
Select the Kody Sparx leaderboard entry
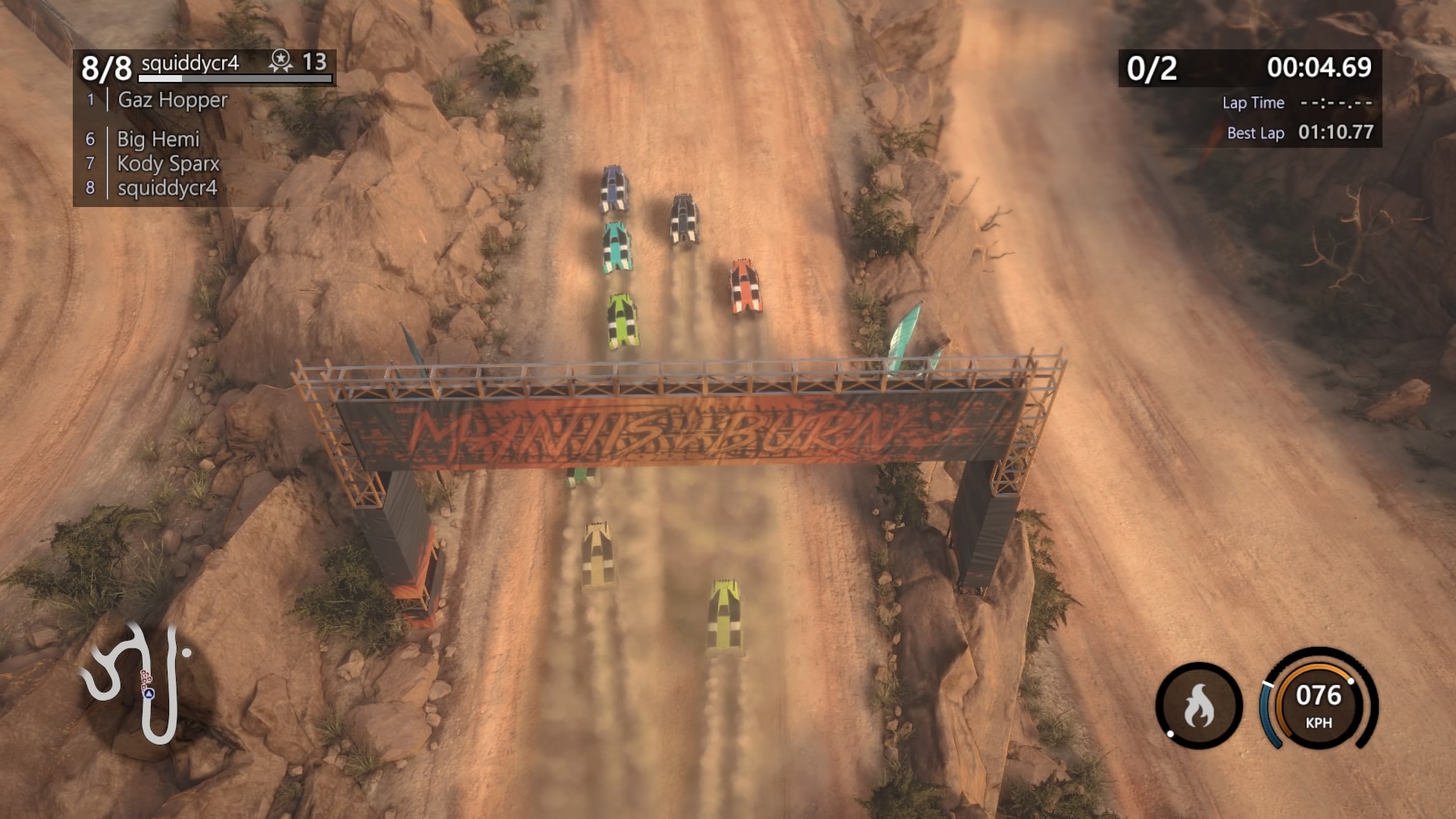(168, 163)
